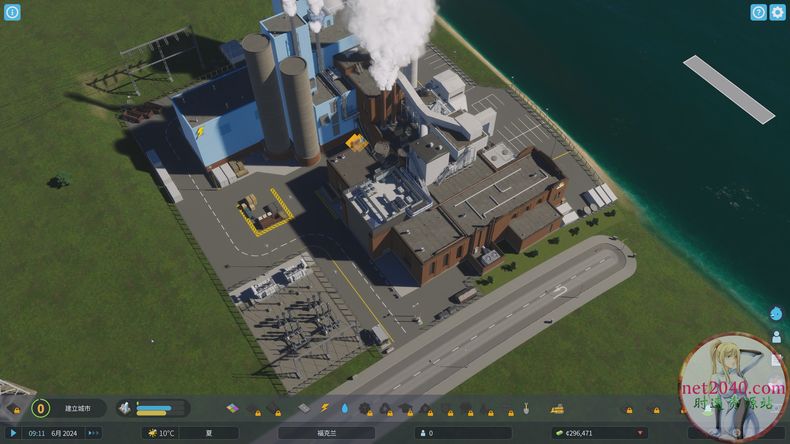790x444 pixels.
Task: Show the population statistics panel
Action: tap(460, 433)
